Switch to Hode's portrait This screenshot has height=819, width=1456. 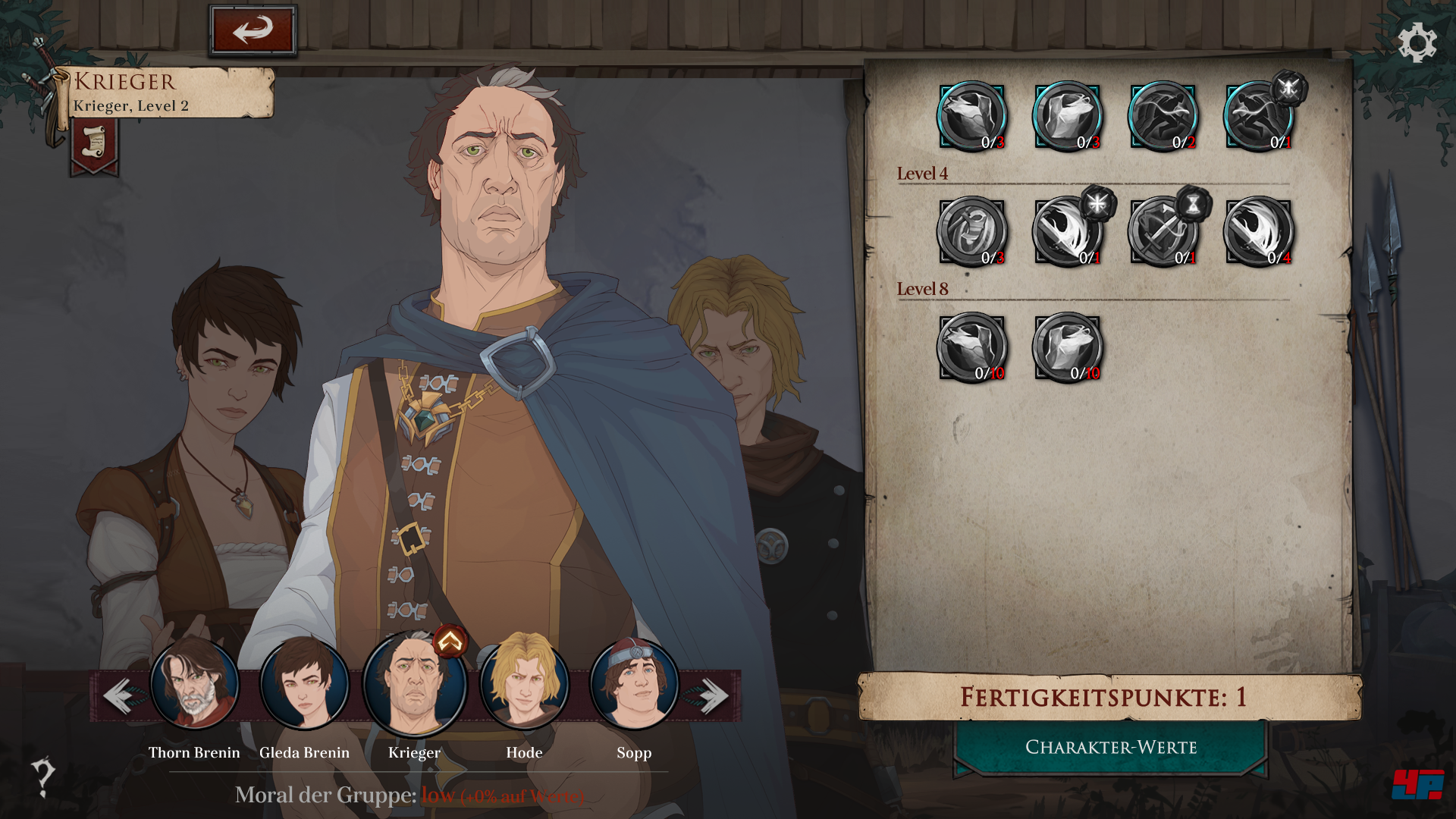[524, 684]
